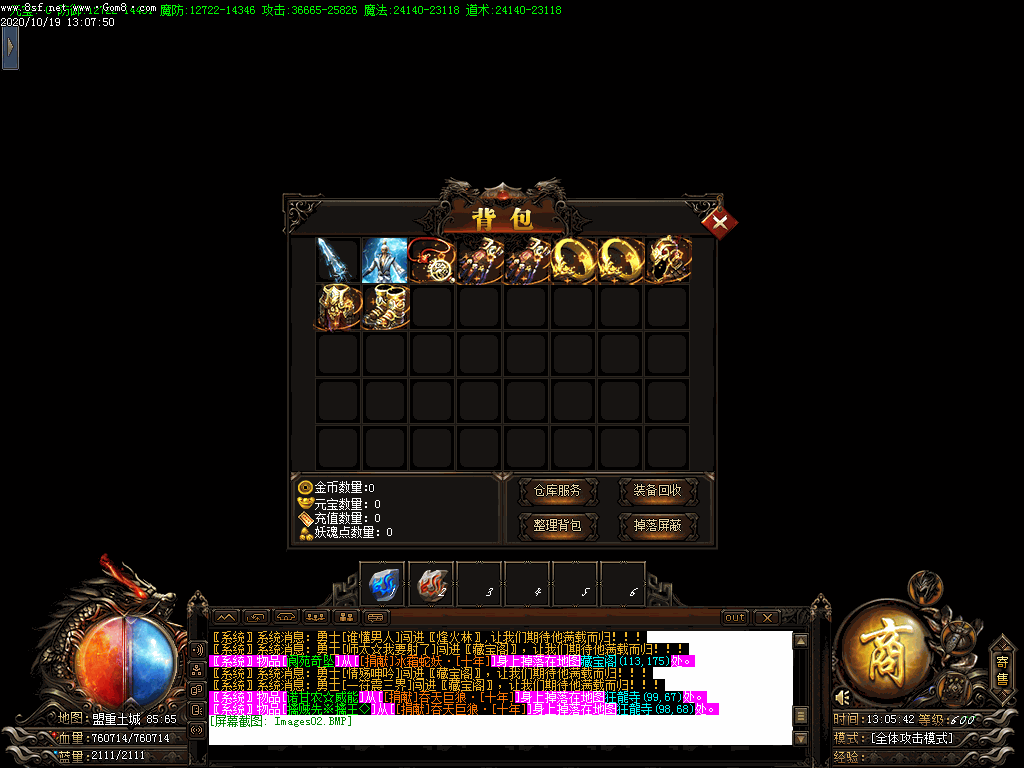Open 仓库服务 warehouse service
Image resolution: width=1024 pixels, height=768 pixels.
[x=557, y=491]
